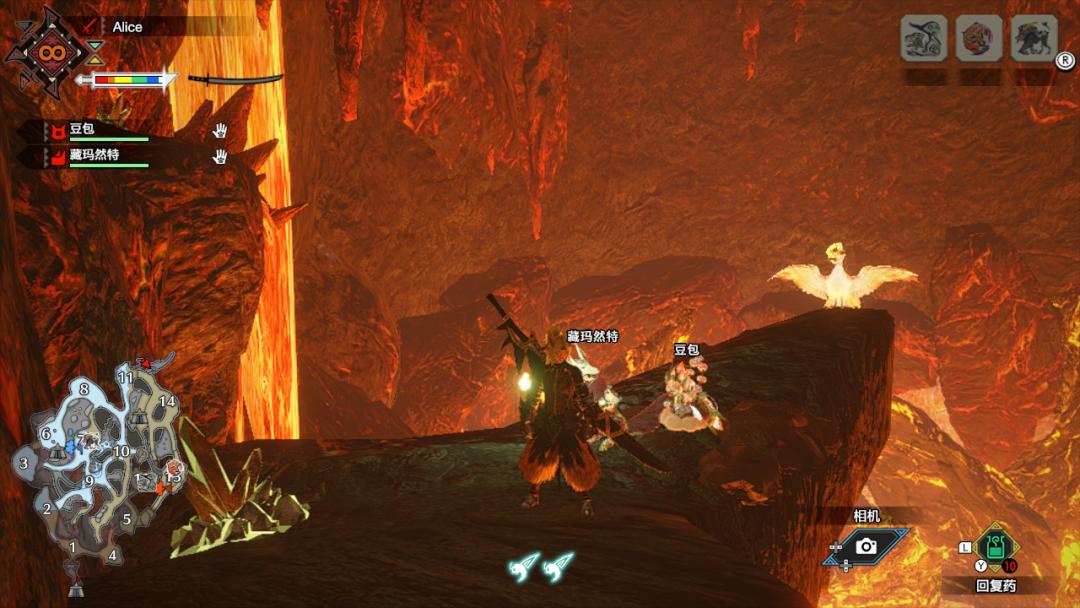Viewport: 1080px width, 608px height.
Task: Select the 回复药 potion item slot
Action: click(996, 547)
